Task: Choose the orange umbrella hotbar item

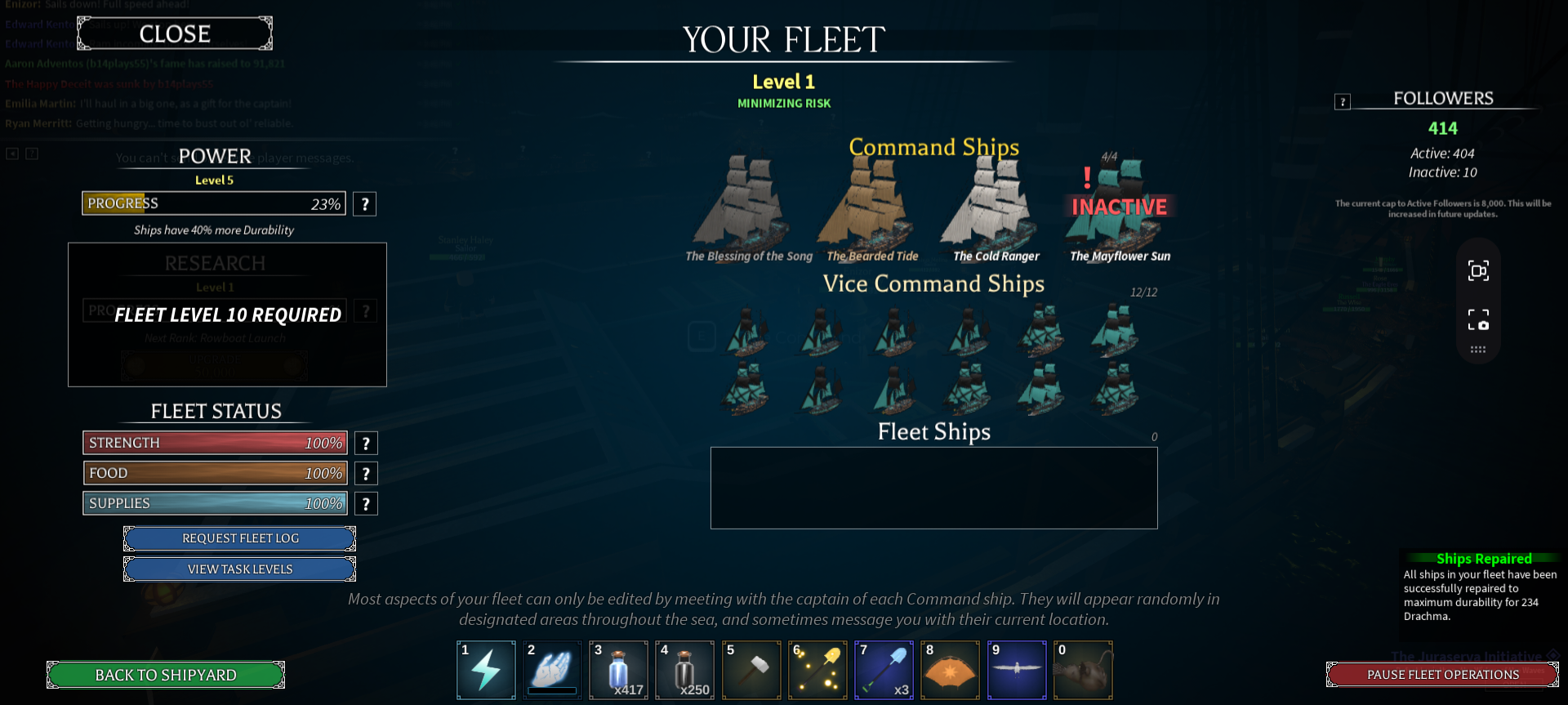Action: click(950, 671)
